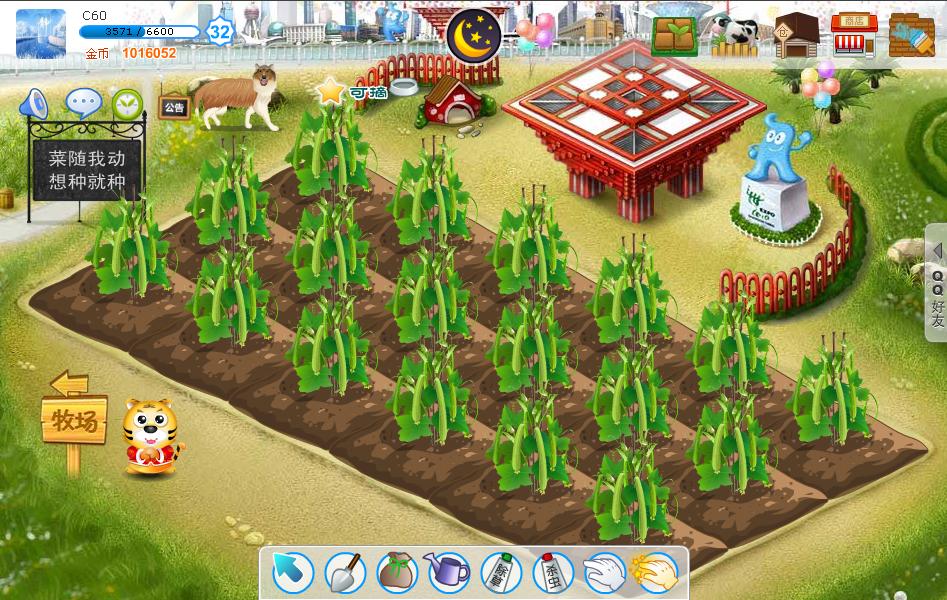The height and width of the screenshot is (600, 947).
Task: Expand the QQ好友 friends side panel
Action: tap(937, 285)
